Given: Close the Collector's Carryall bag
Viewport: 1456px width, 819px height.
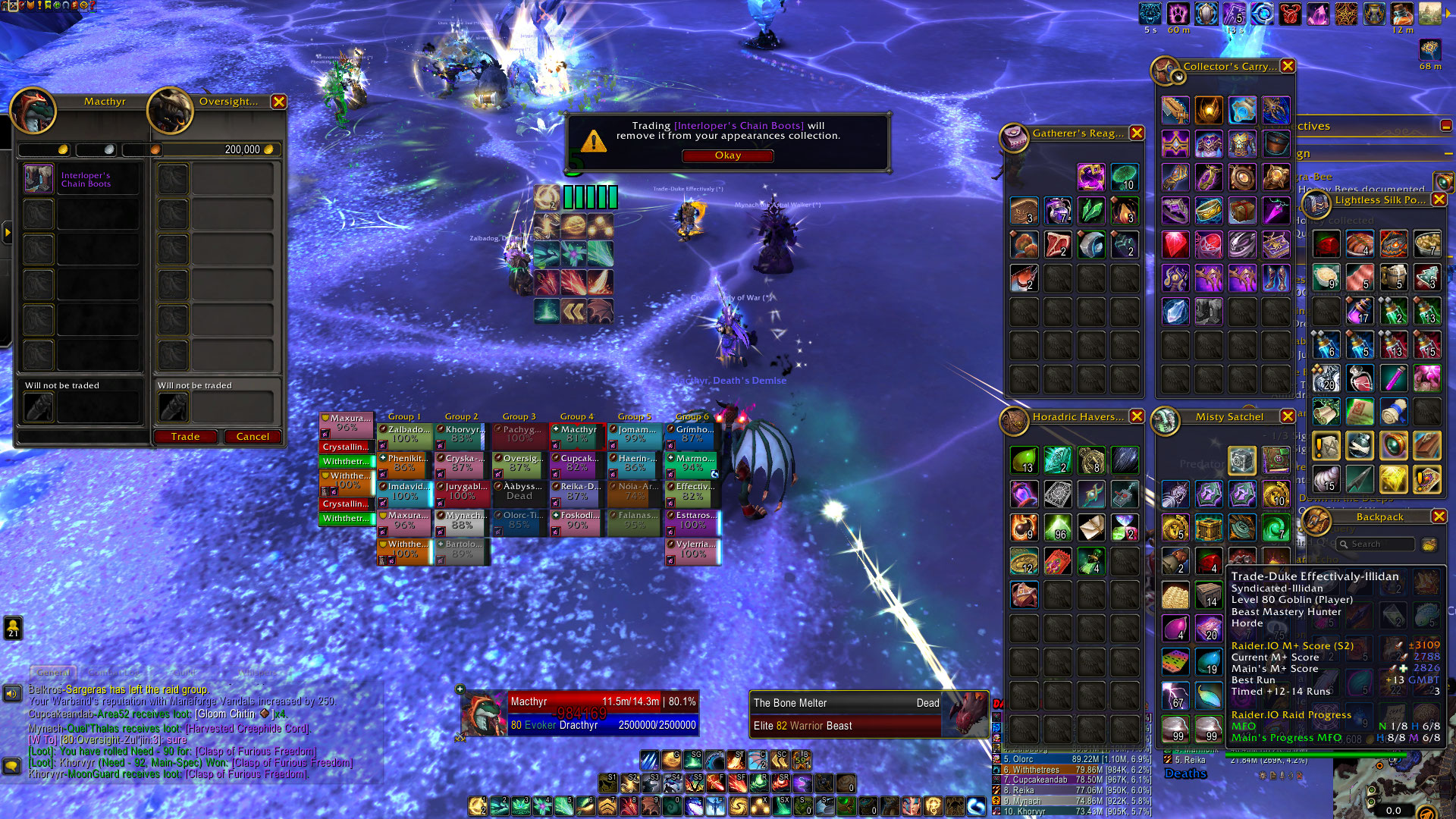Looking at the screenshot, I should click(x=1288, y=67).
